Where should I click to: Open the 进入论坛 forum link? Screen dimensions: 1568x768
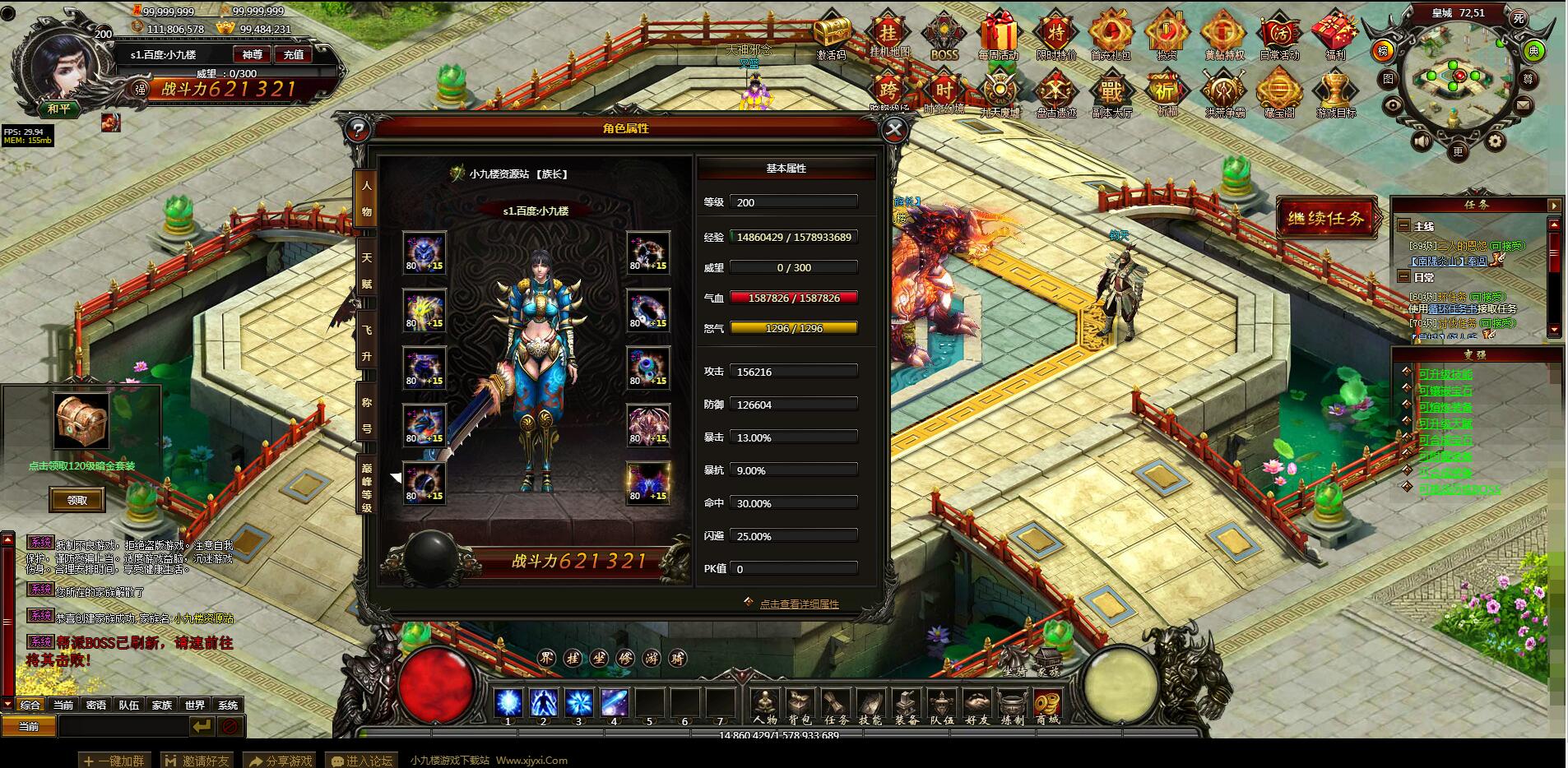(x=361, y=761)
